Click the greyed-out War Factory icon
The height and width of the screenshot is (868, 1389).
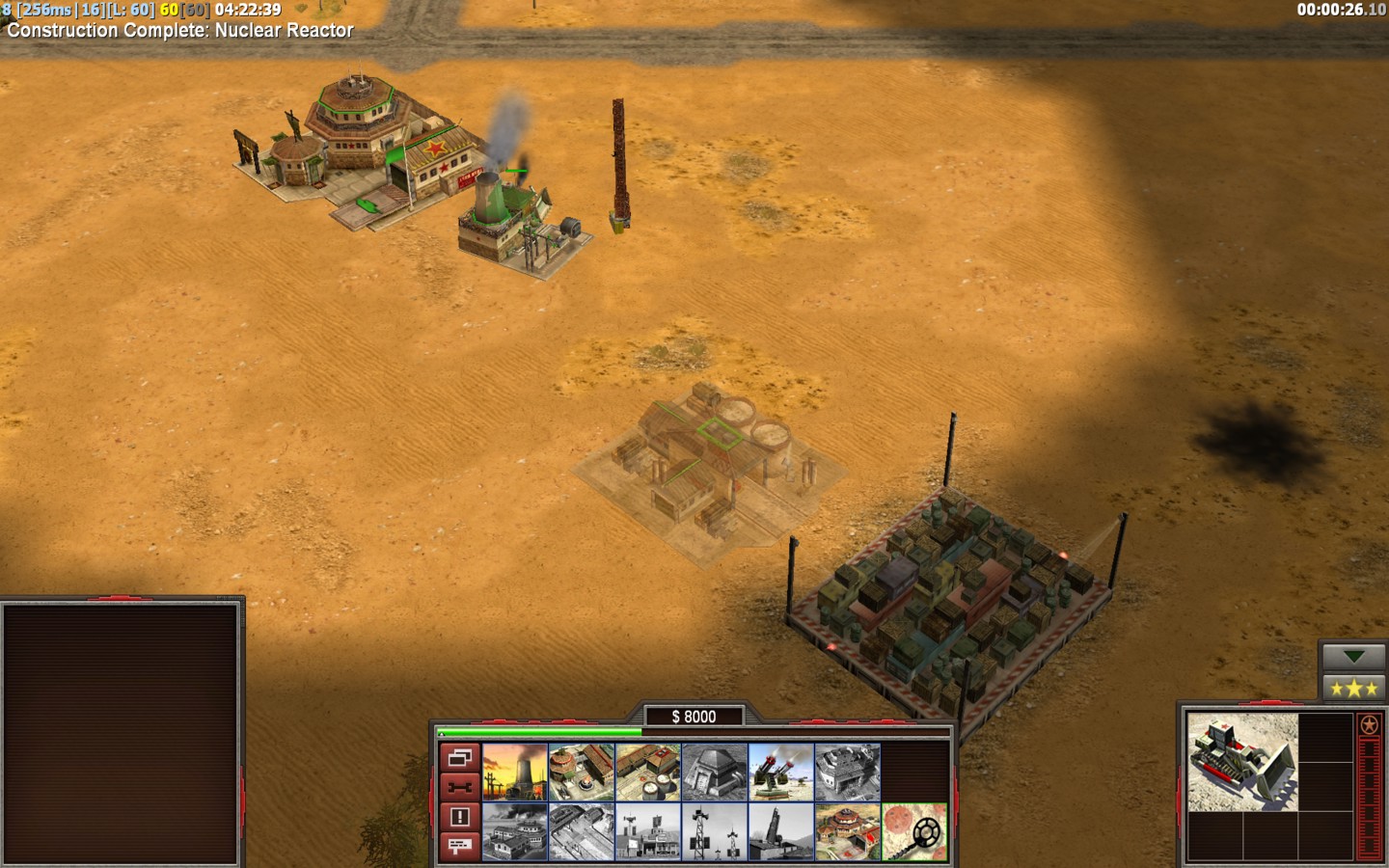coord(848,772)
